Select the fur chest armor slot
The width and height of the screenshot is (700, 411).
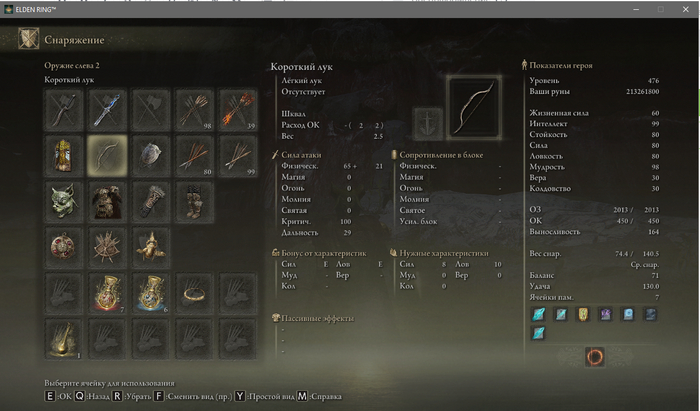click(106, 201)
